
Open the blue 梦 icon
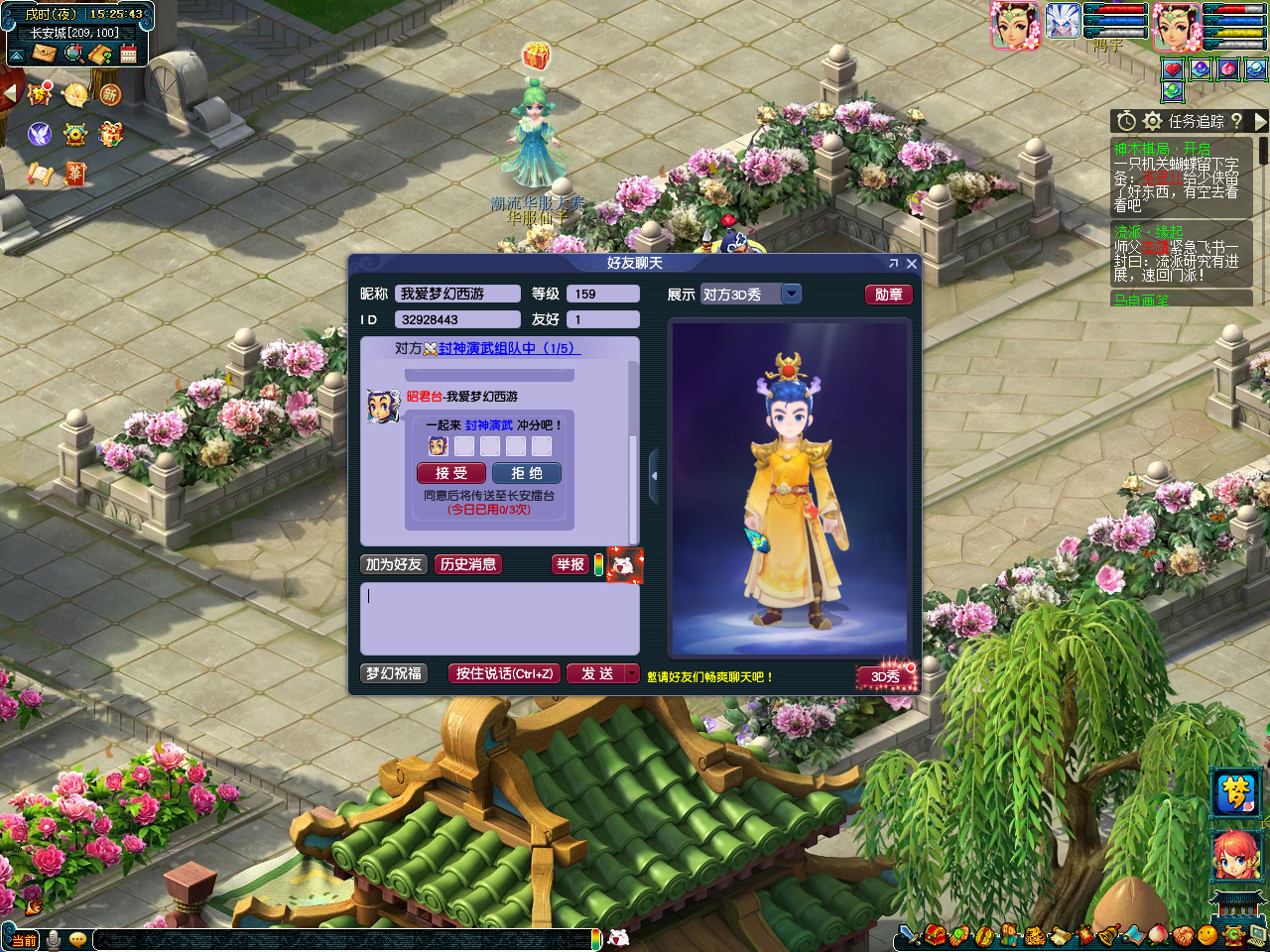coord(1236,793)
